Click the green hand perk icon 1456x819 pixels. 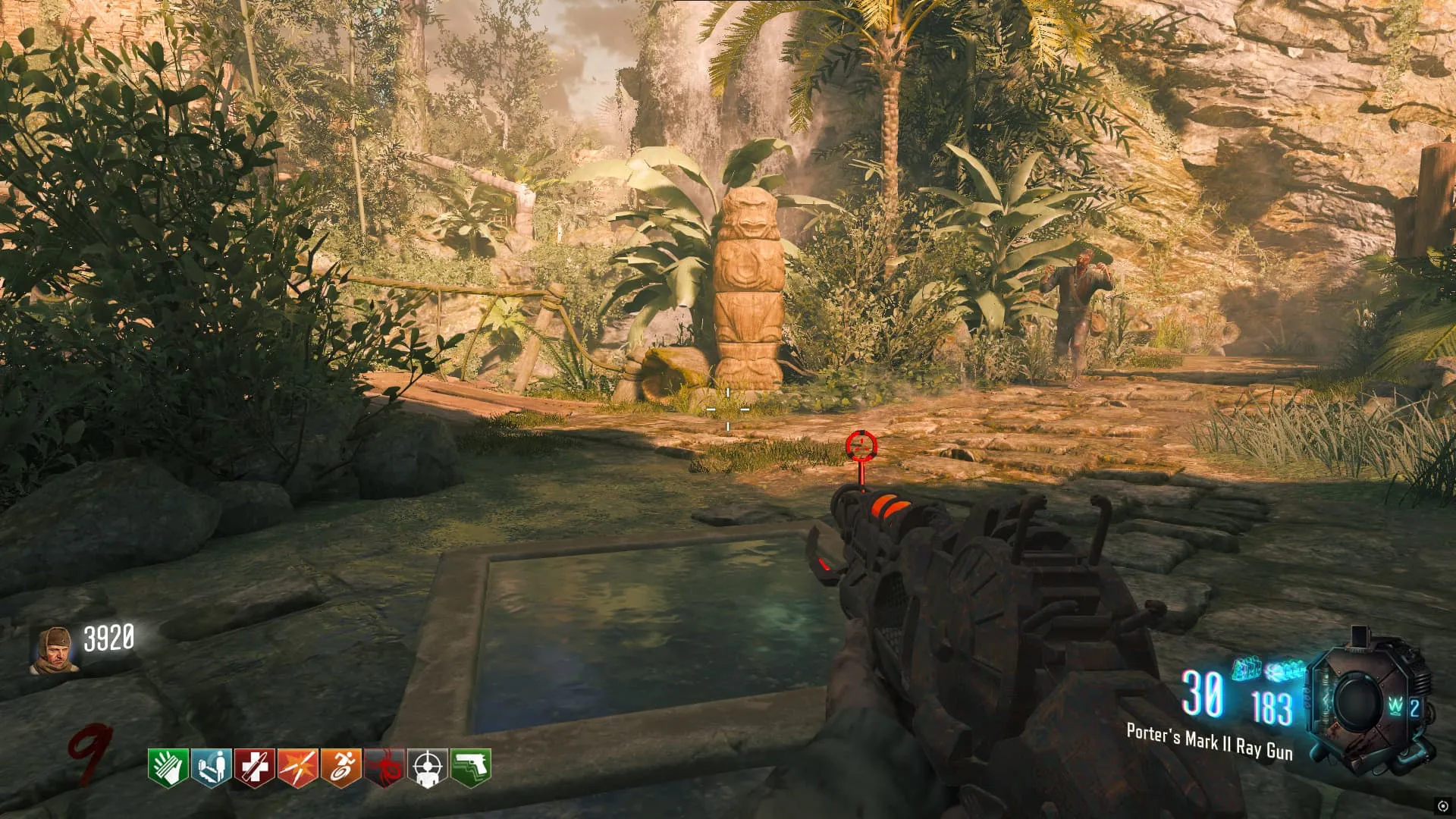point(168,767)
